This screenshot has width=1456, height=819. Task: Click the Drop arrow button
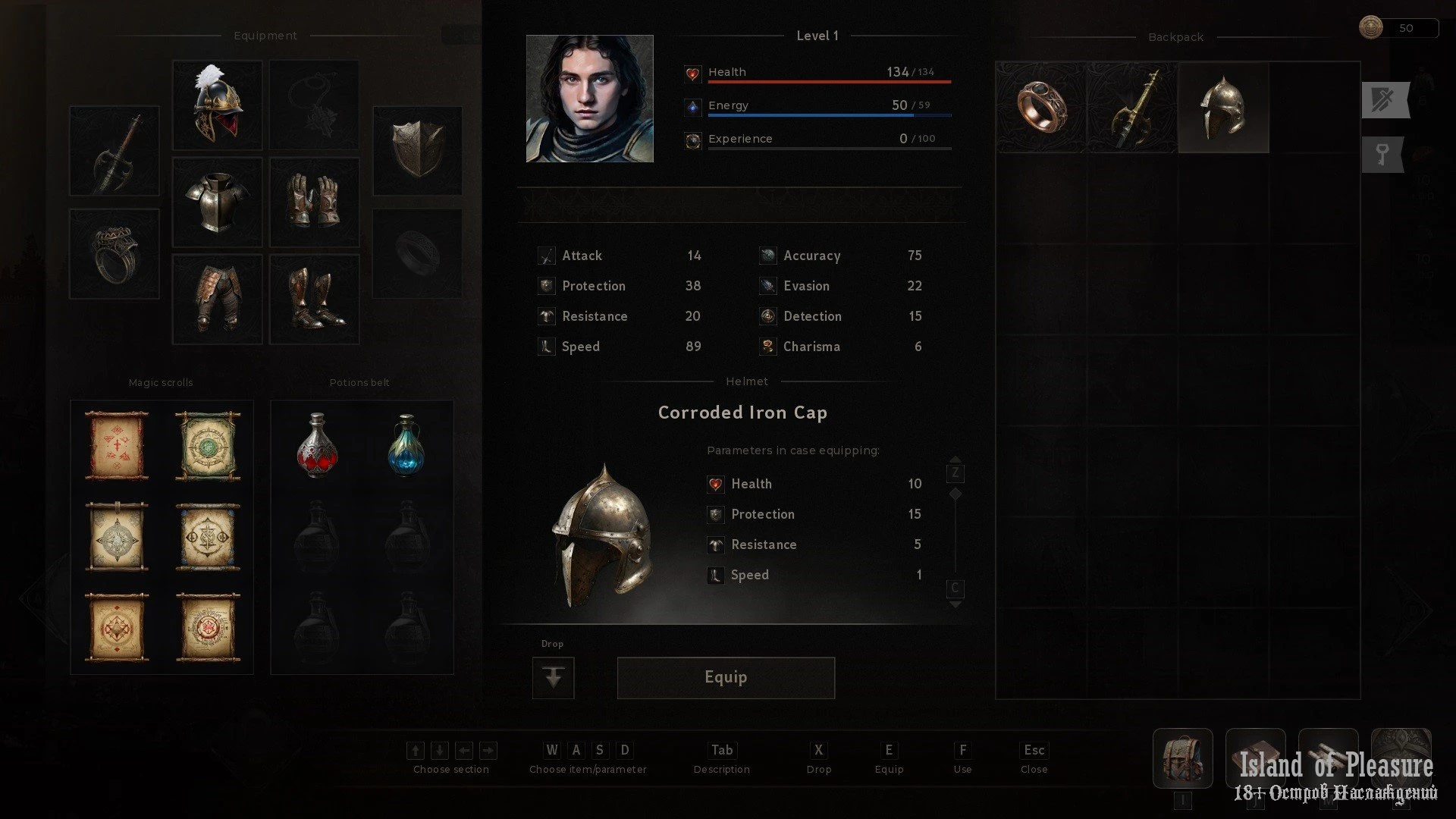(553, 677)
